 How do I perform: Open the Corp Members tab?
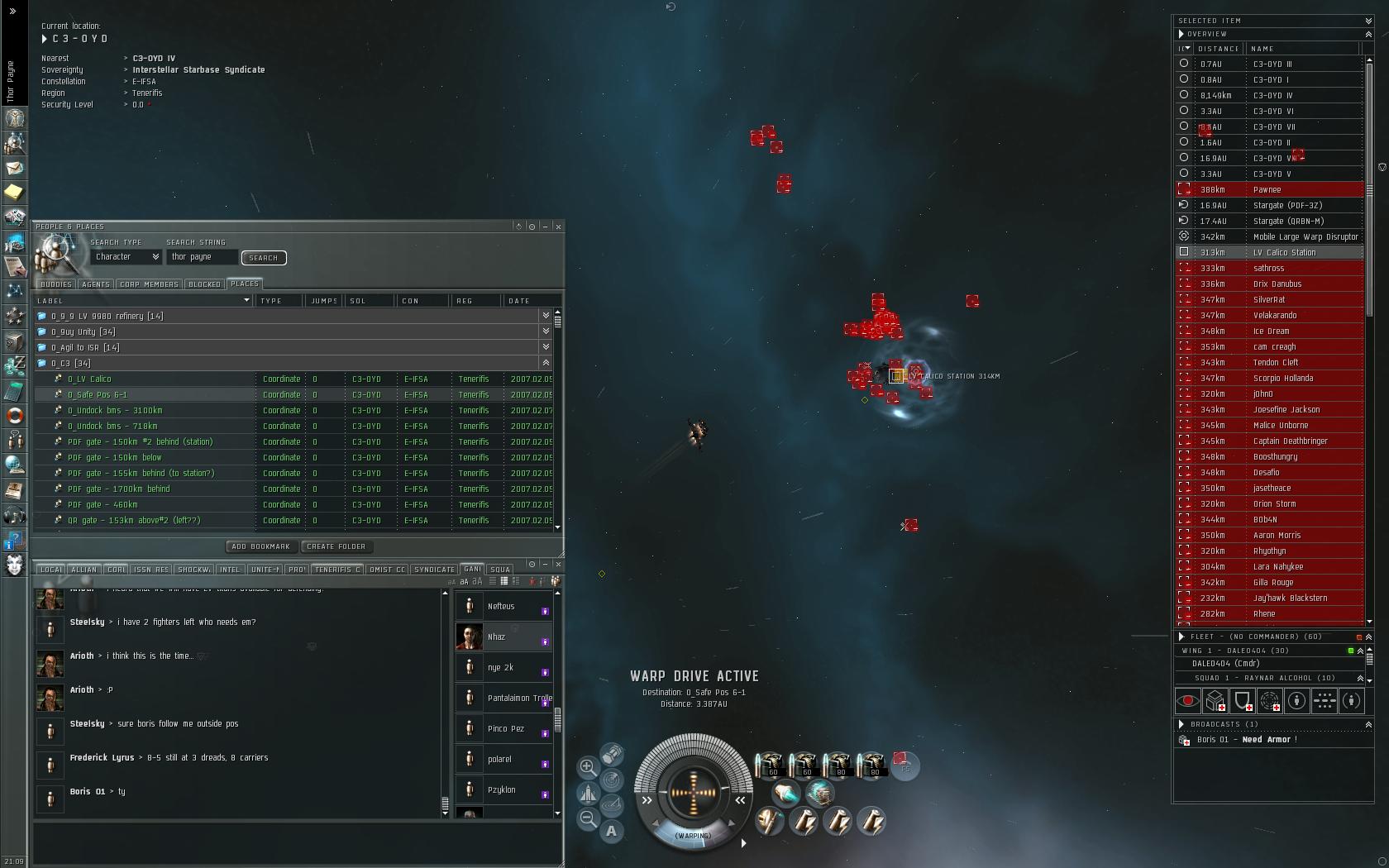pyautogui.click(x=149, y=284)
